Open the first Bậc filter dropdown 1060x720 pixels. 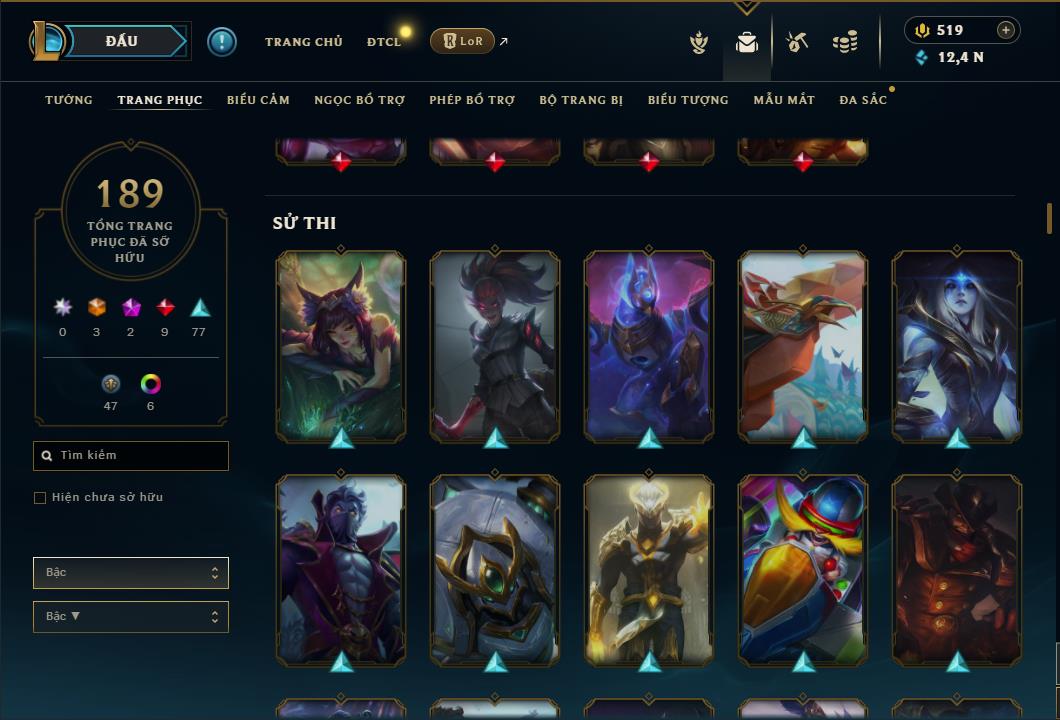click(131, 573)
